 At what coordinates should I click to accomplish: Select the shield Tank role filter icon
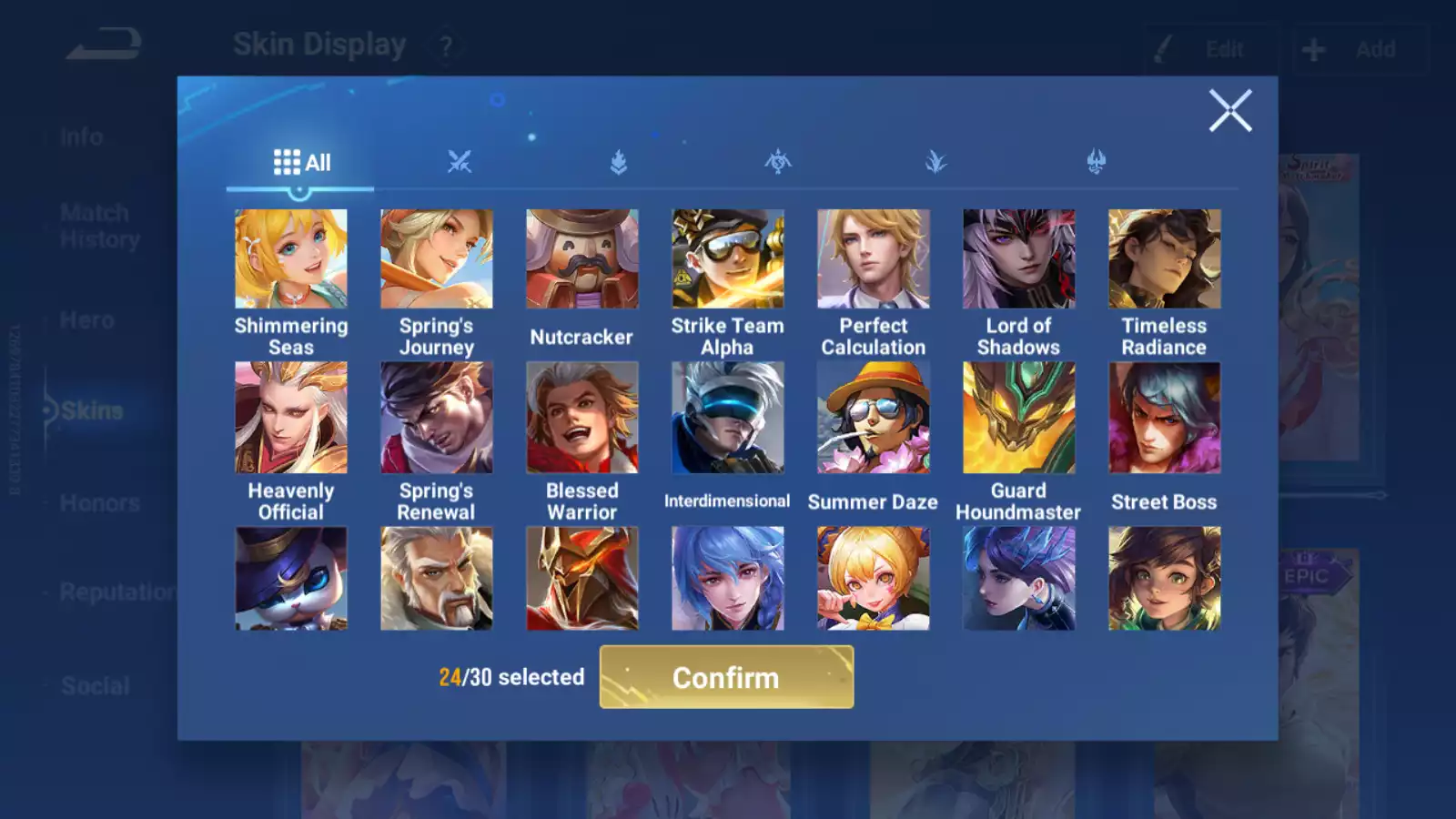617,161
